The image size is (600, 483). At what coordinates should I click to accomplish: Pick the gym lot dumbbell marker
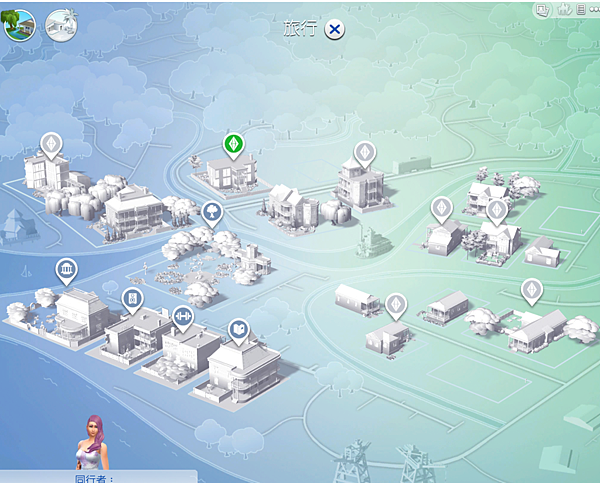coord(184,315)
